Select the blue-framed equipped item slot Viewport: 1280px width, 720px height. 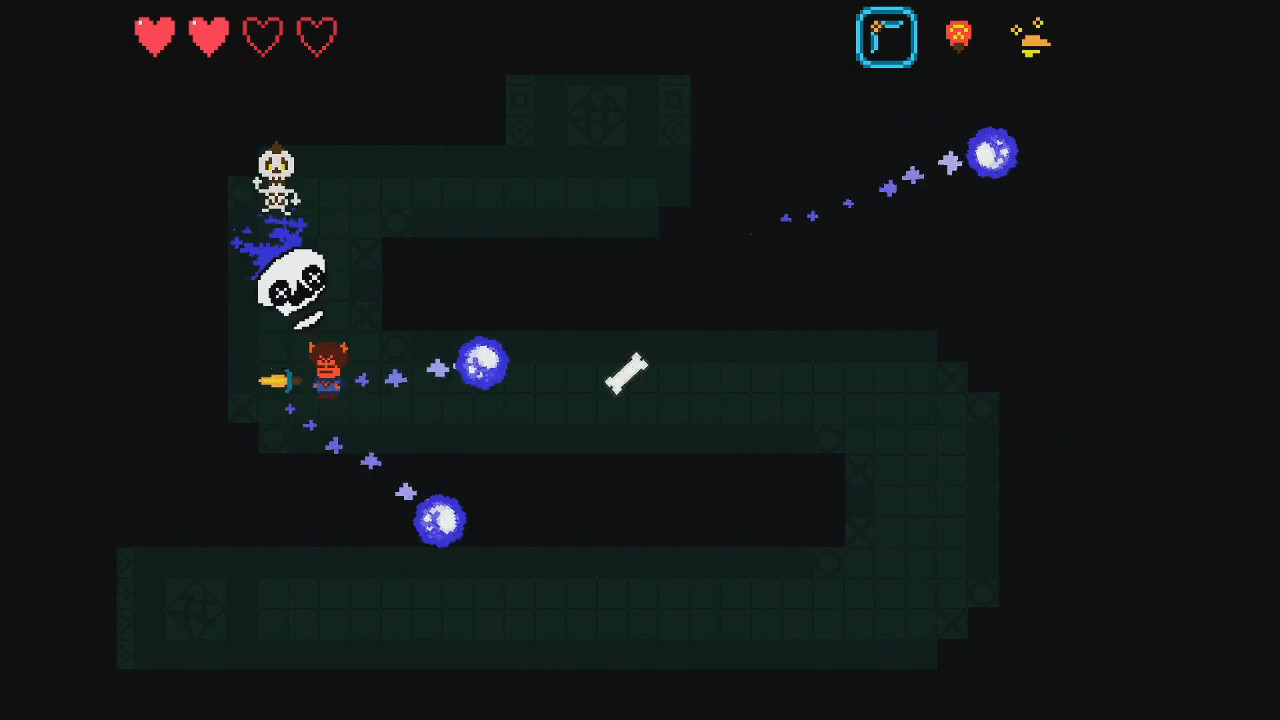(x=886, y=37)
